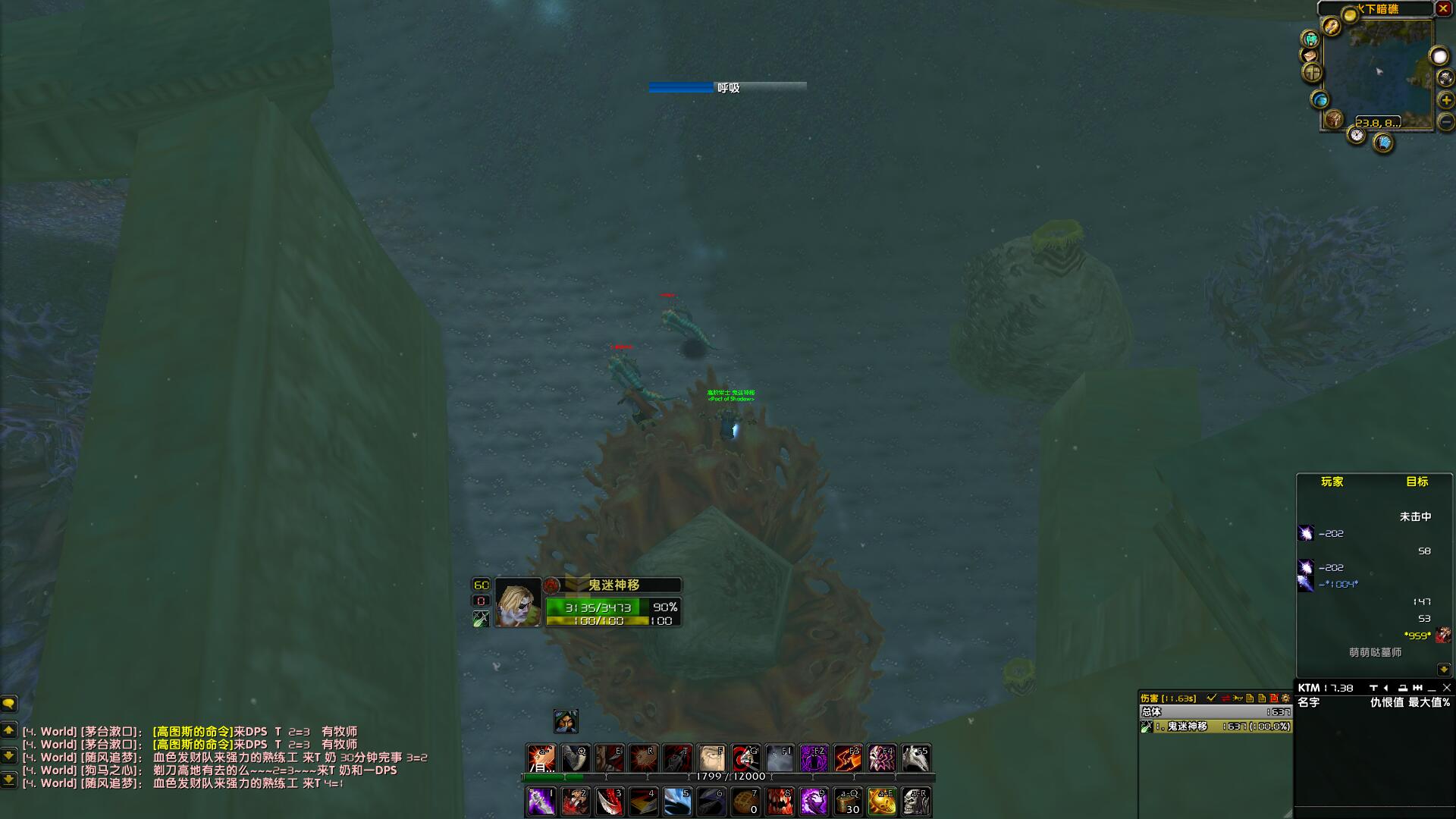Zoom in the minimap with plus button

(x=1446, y=100)
